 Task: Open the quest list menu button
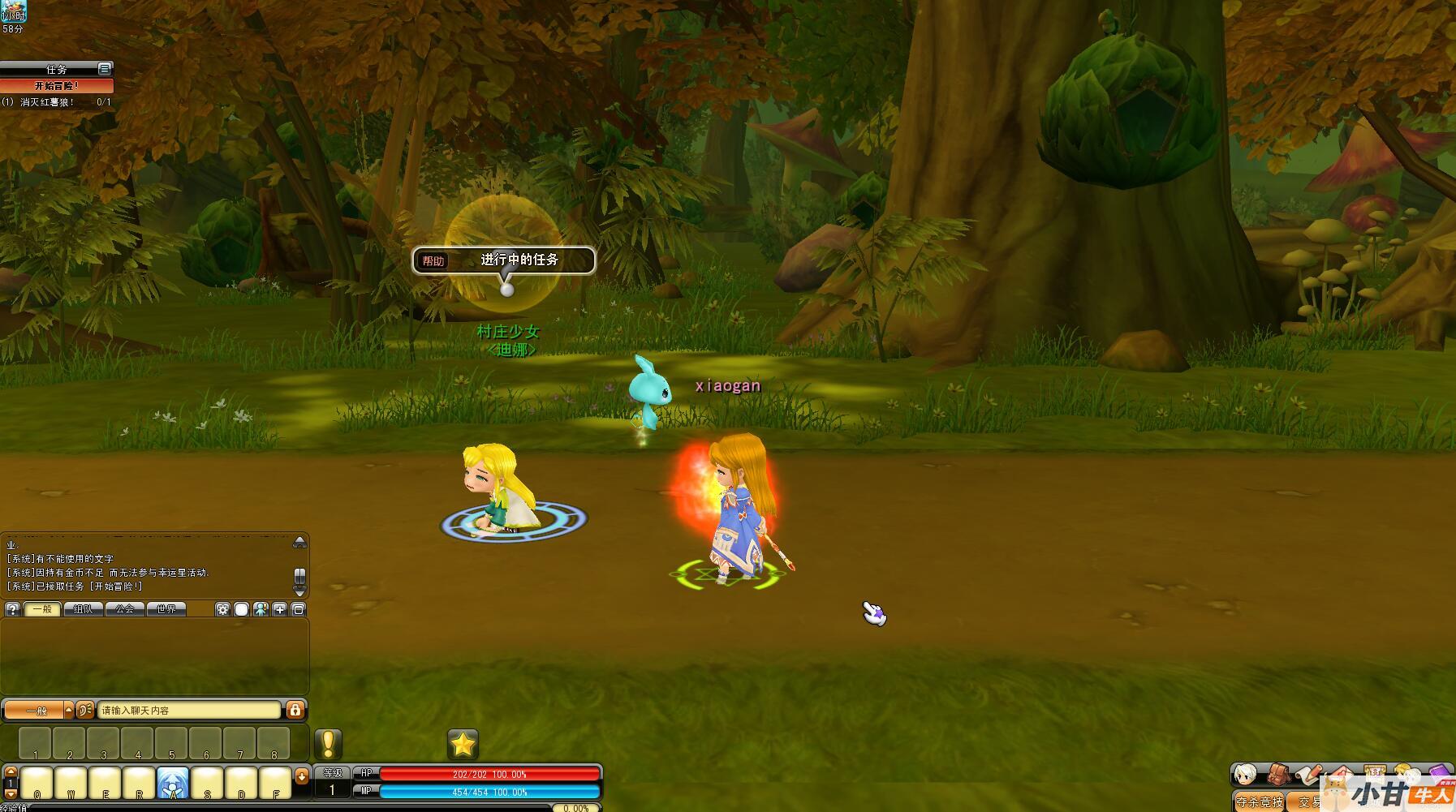pyautogui.click(x=104, y=69)
